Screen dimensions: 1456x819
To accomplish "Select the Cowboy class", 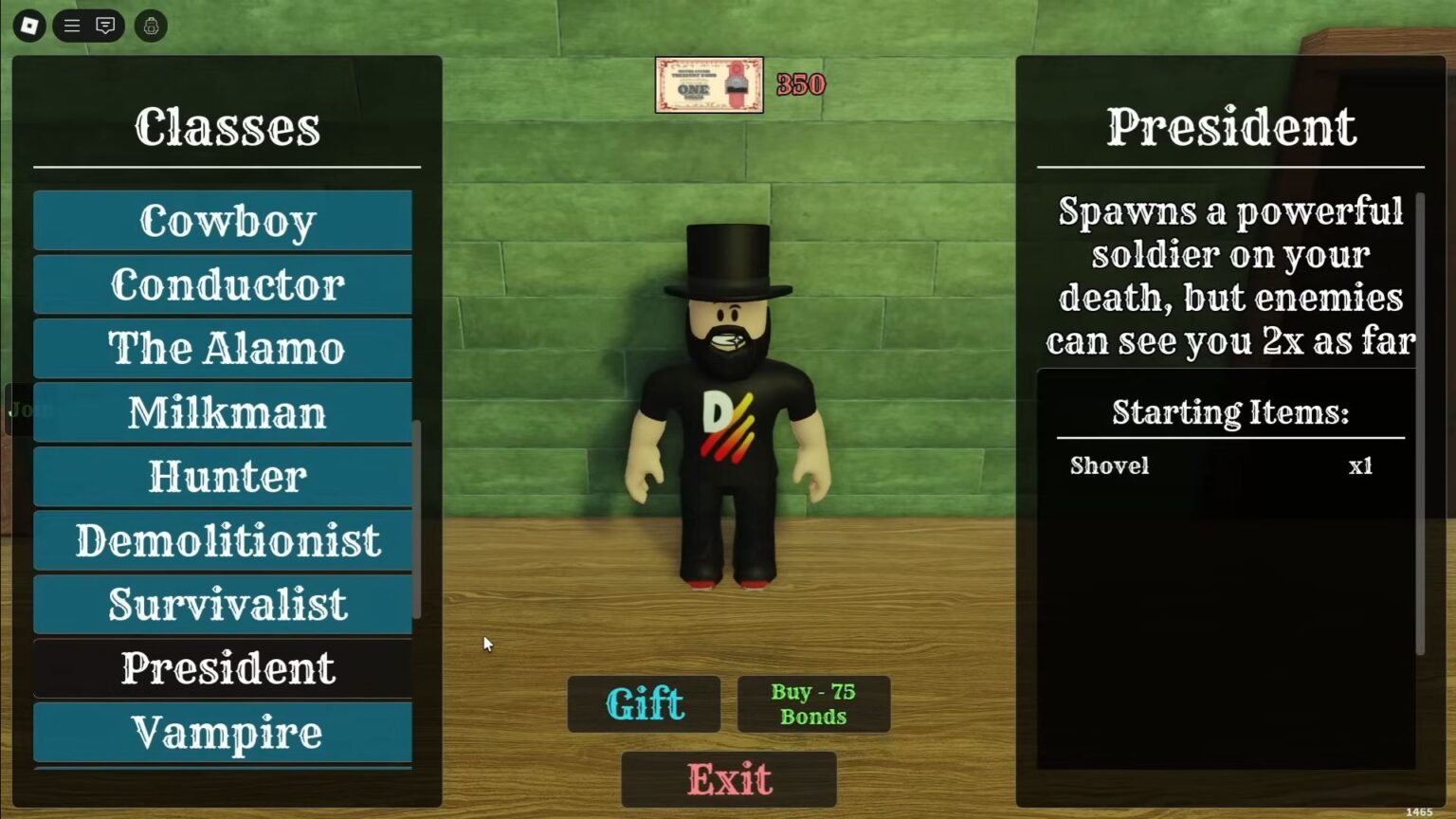I will [x=223, y=220].
